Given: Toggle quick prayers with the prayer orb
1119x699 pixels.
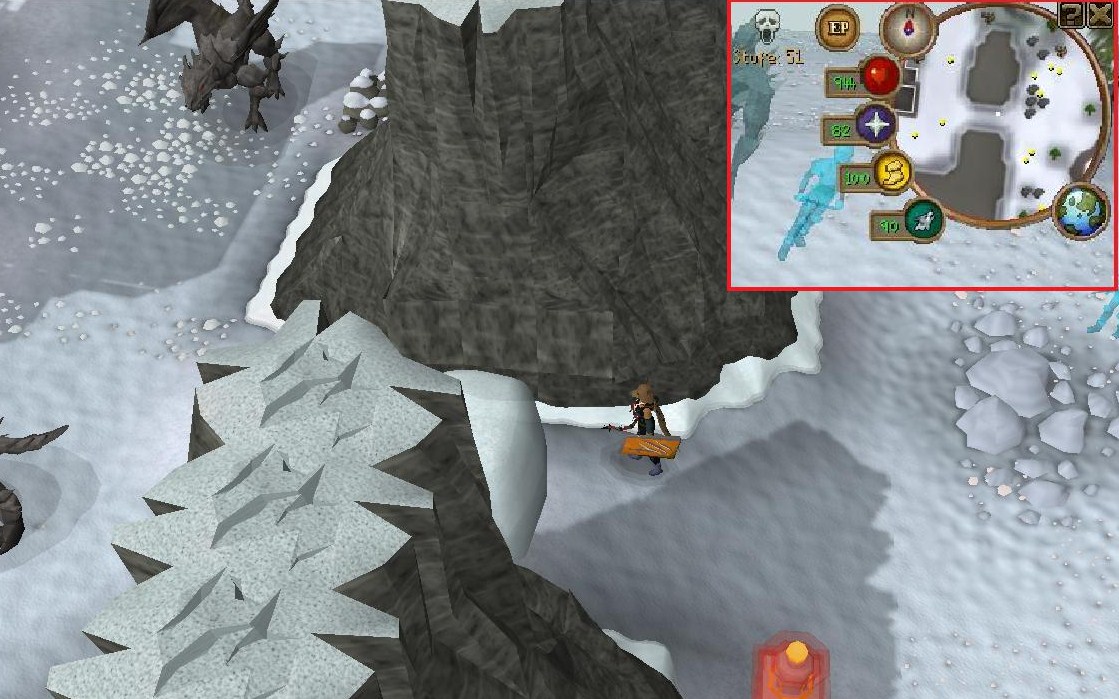Looking at the screenshot, I should [x=875, y=125].
